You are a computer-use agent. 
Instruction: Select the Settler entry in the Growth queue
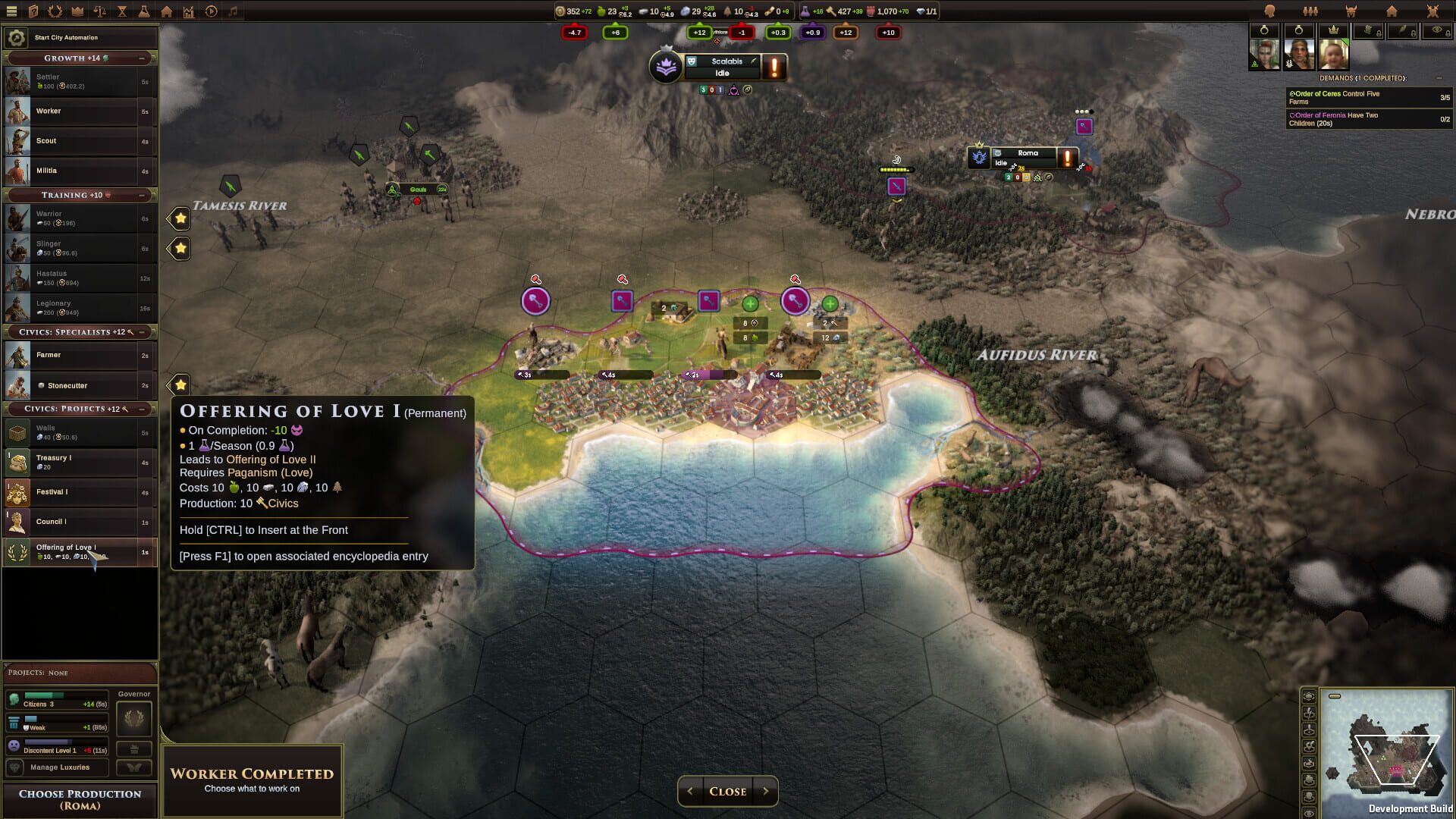point(80,81)
